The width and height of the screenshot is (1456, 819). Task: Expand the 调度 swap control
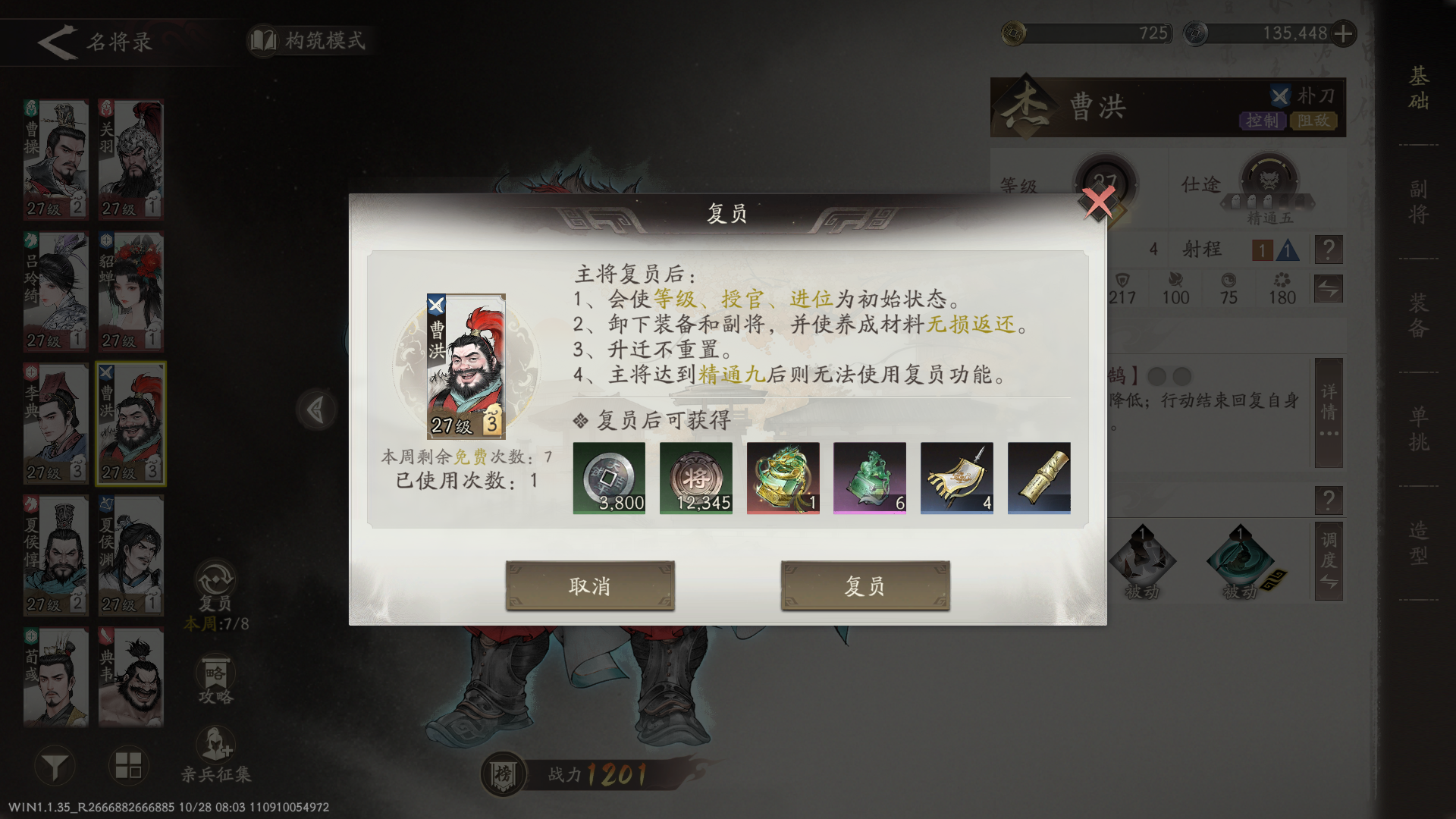coord(1329,561)
